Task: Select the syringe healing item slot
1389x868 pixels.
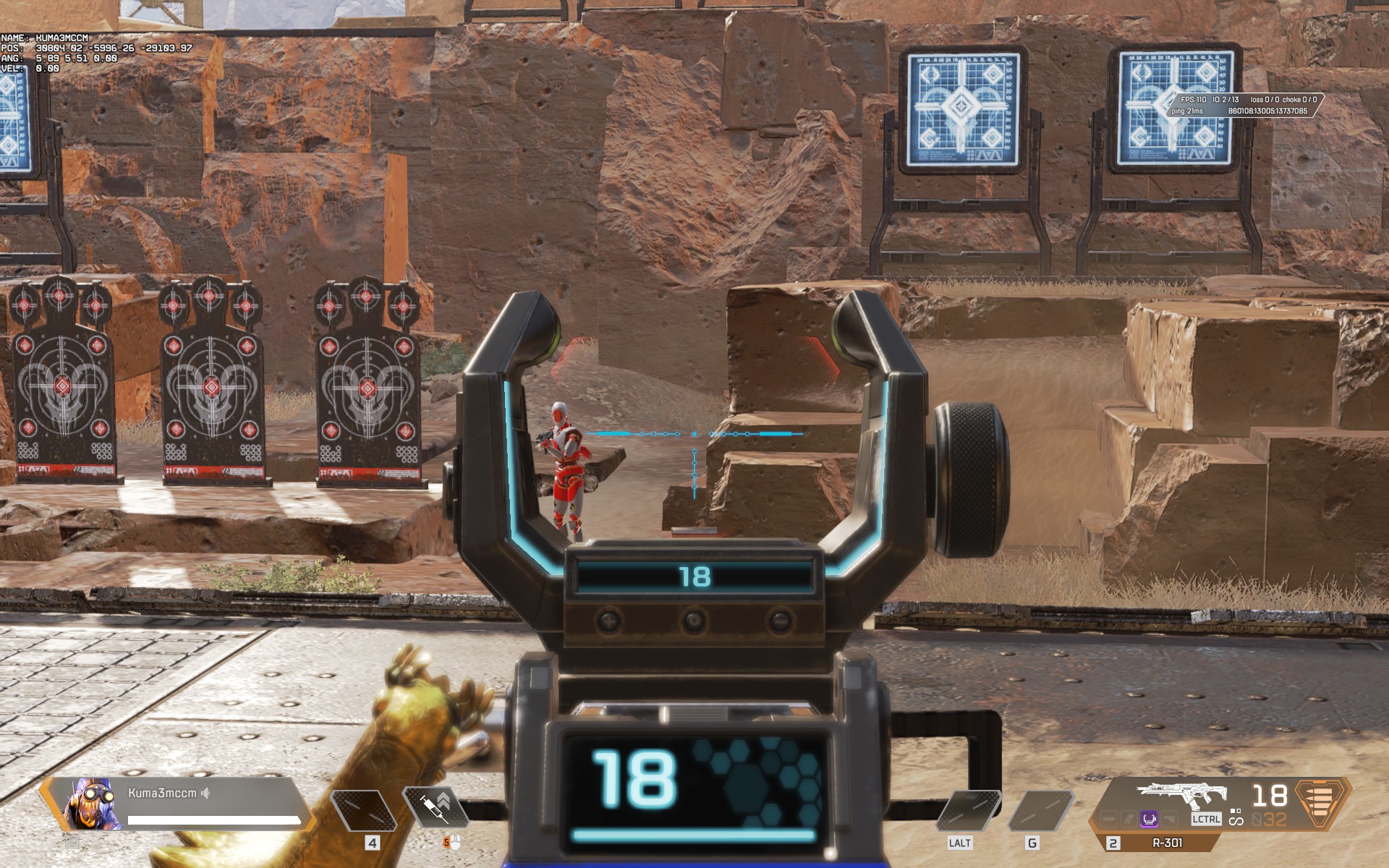Action: (436, 807)
